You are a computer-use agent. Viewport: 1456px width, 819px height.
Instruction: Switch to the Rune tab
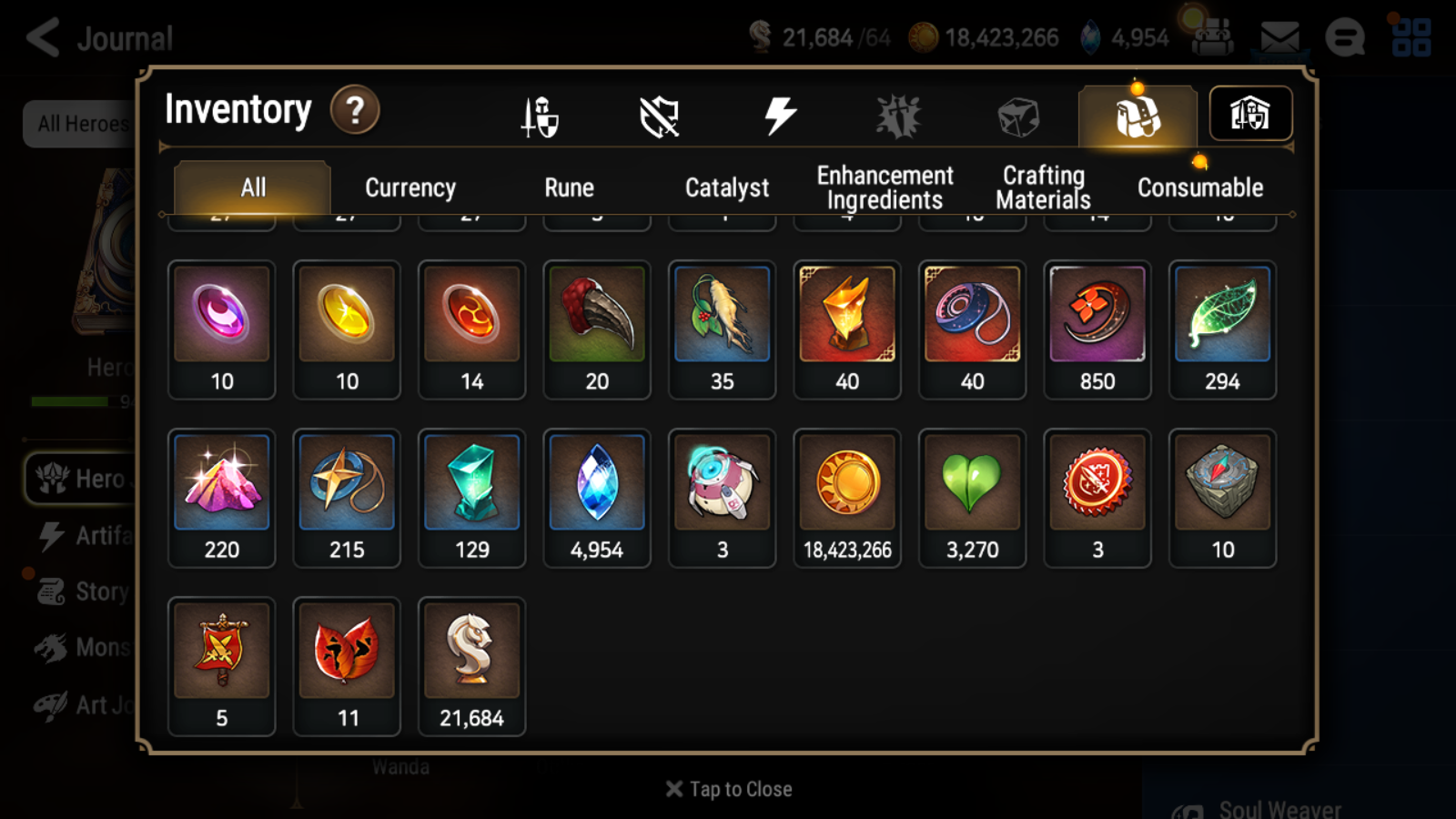[569, 187]
